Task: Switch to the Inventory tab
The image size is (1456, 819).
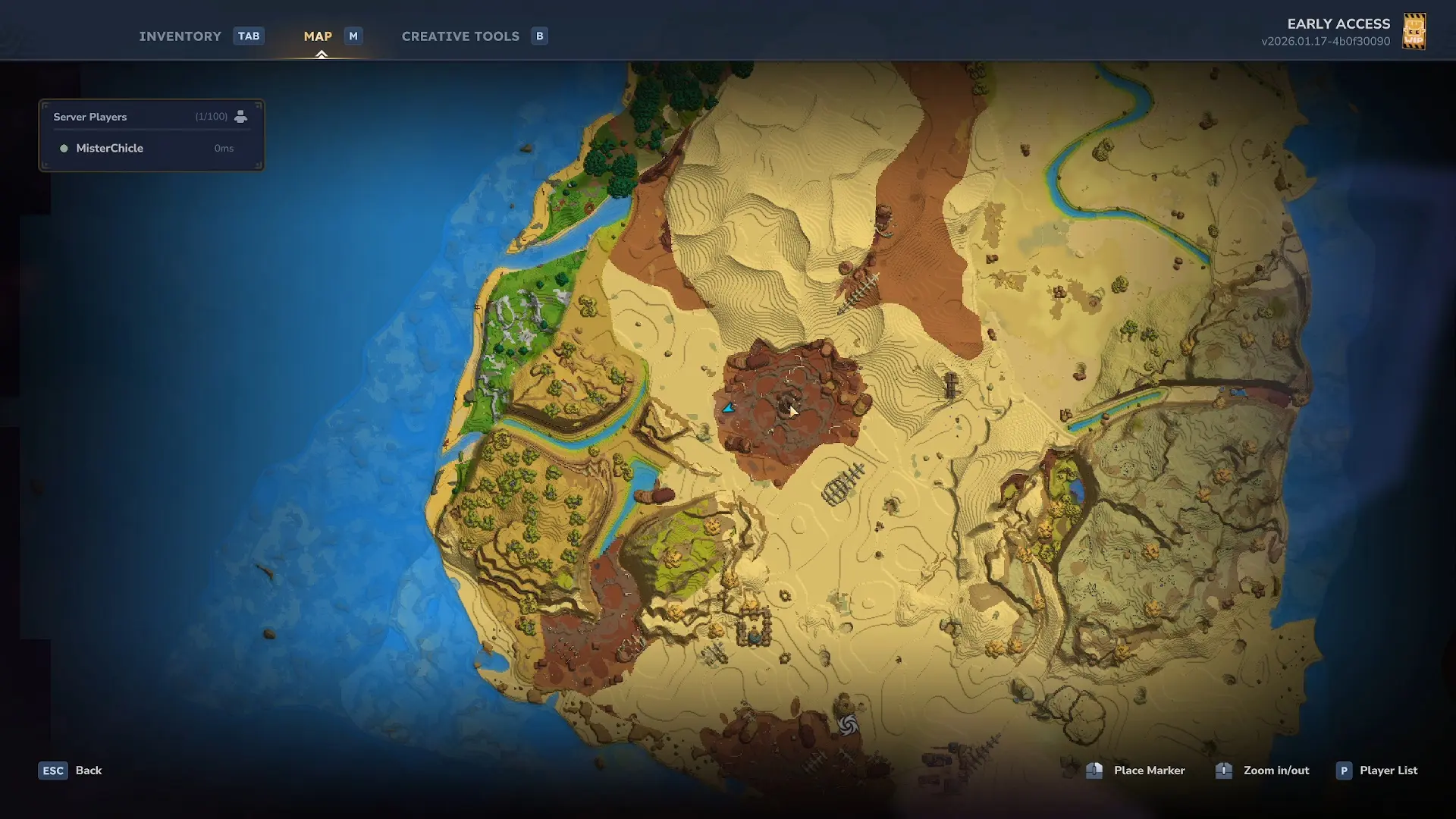Action: 180,36
